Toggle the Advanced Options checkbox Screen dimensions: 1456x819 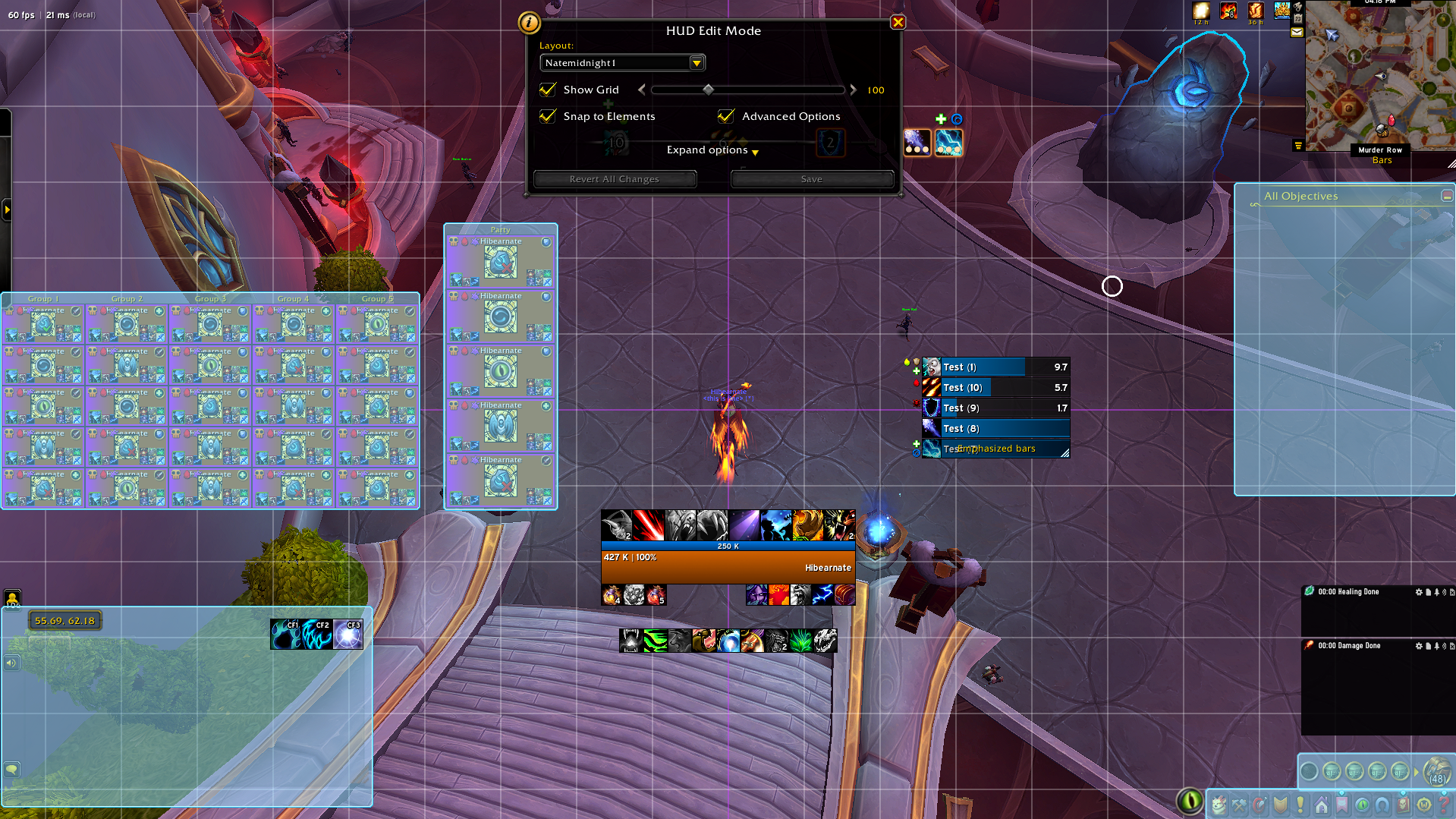(x=726, y=116)
